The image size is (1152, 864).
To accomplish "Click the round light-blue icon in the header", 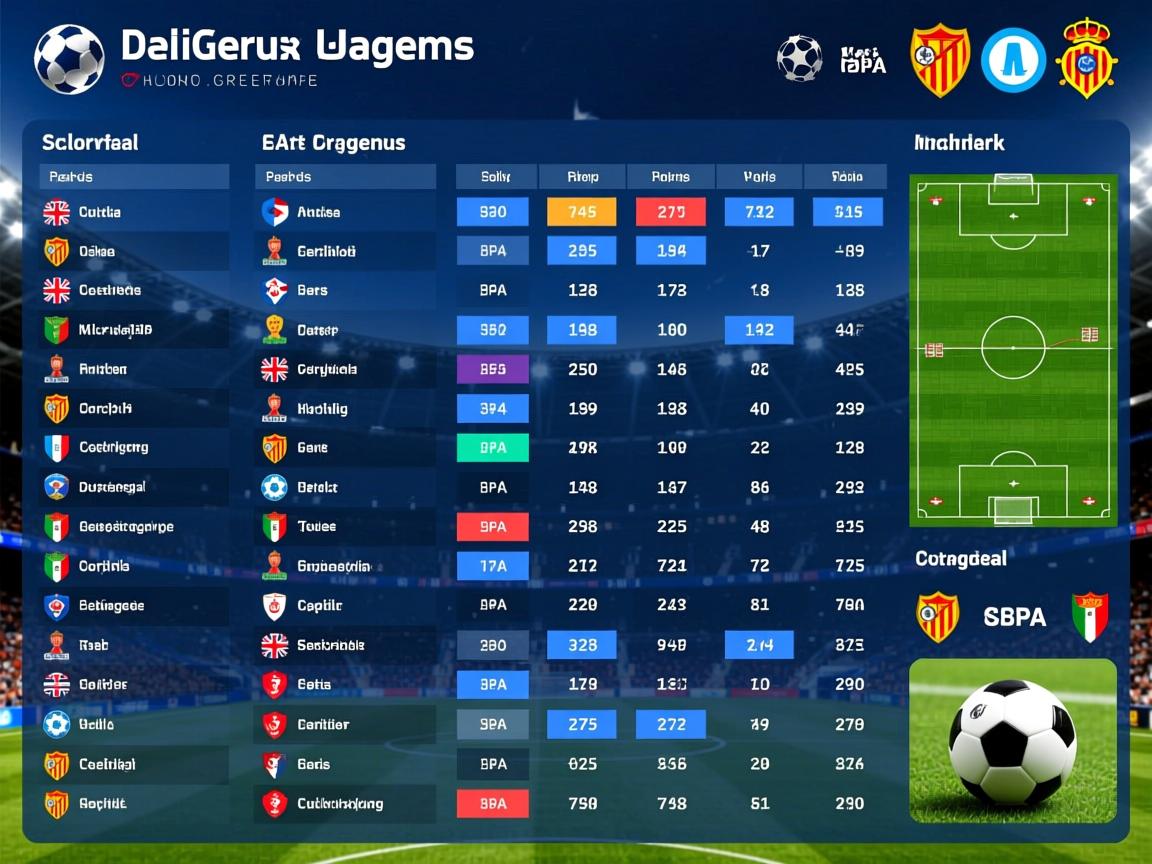I will 1013,60.
